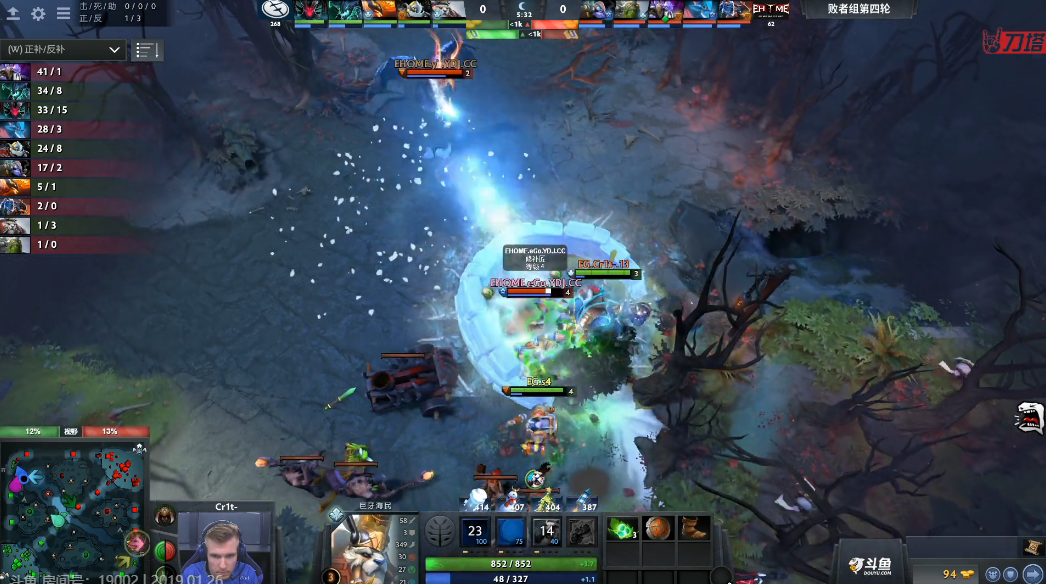Toggle the stat list sort button

click(146, 49)
